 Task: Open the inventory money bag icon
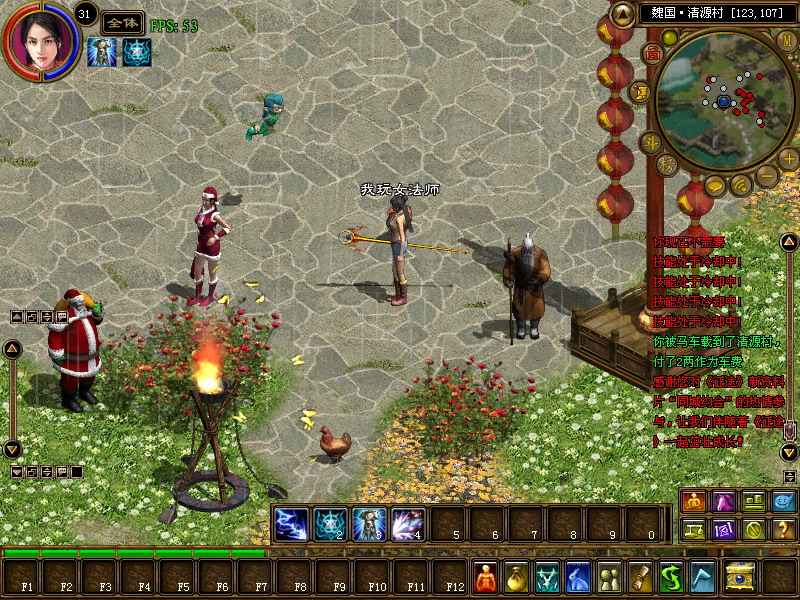pos(517,577)
